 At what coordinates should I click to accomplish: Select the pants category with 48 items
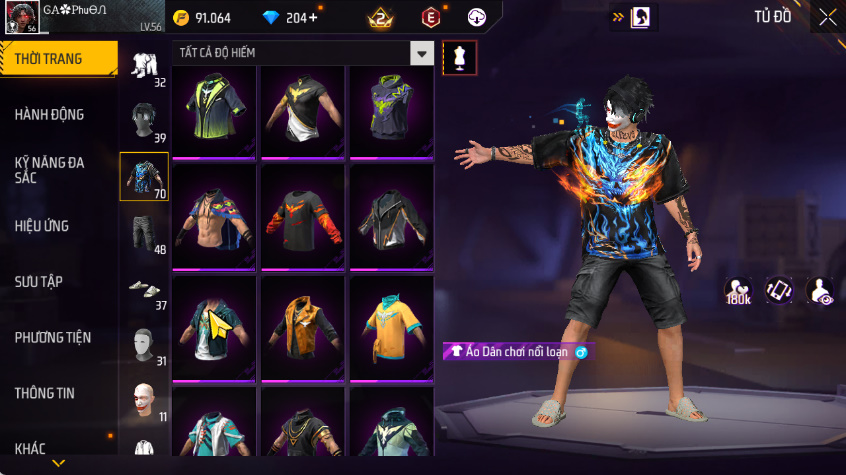(143, 233)
